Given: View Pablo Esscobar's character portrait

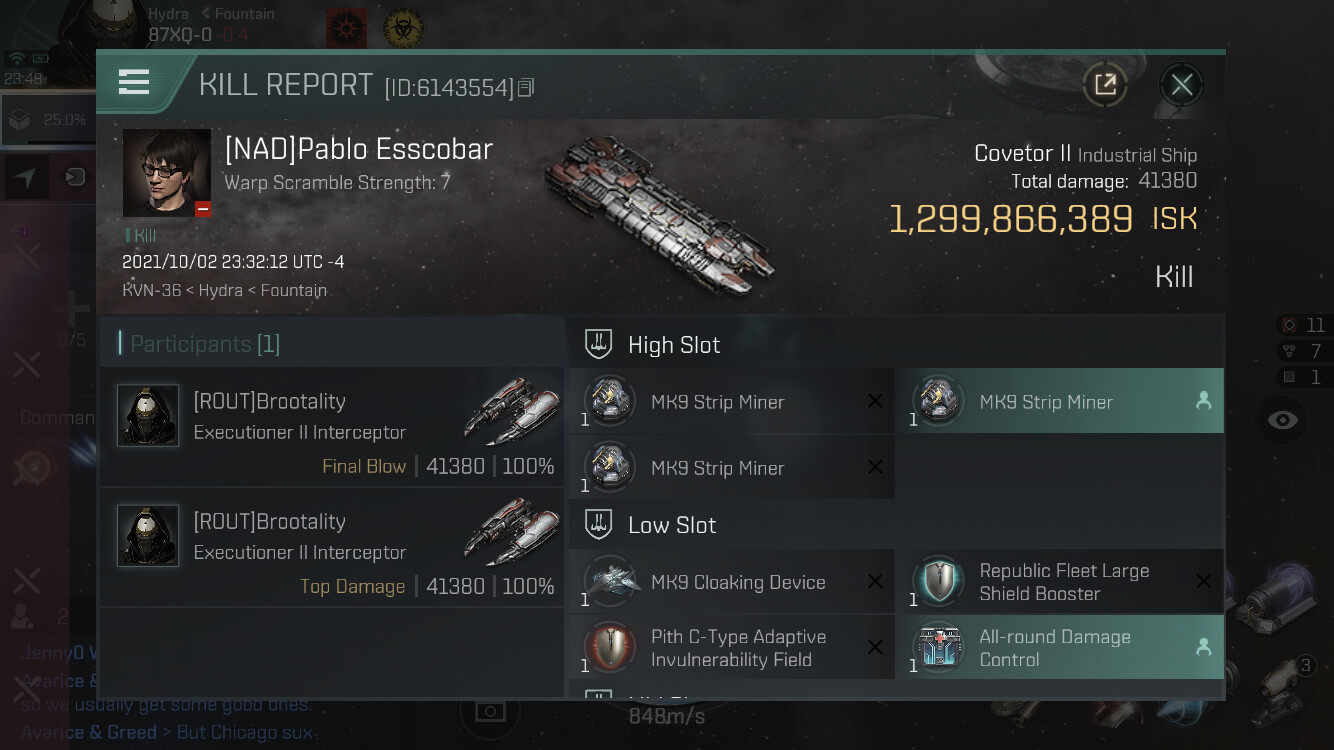Looking at the screenshot, I should pyautogui.click(x=166, y=172).
